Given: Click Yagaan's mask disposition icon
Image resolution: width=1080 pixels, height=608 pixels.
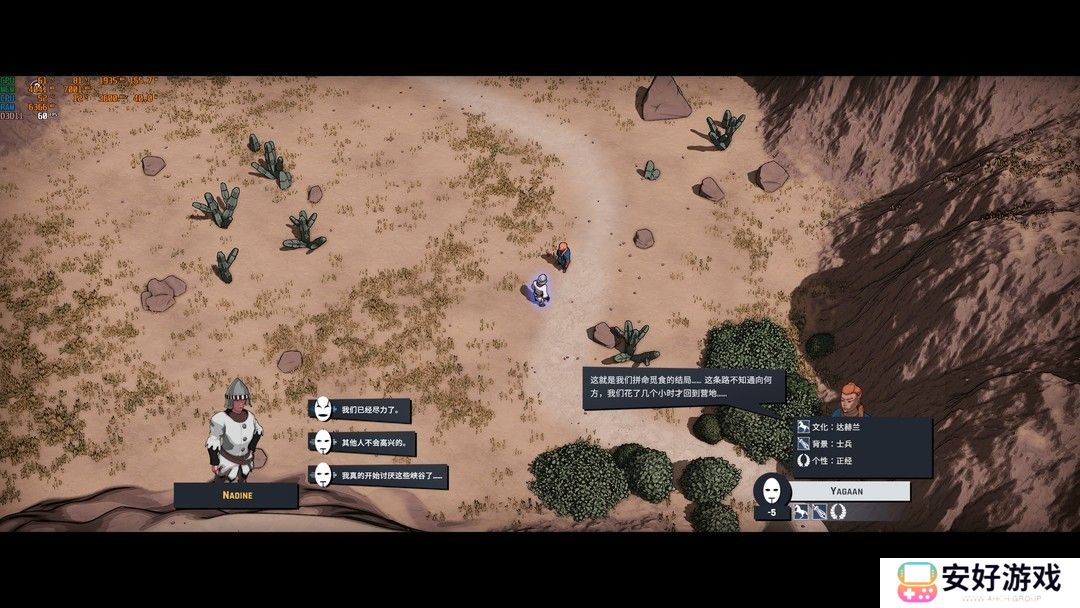Looking at the screenshot, I should pos(772,491).
